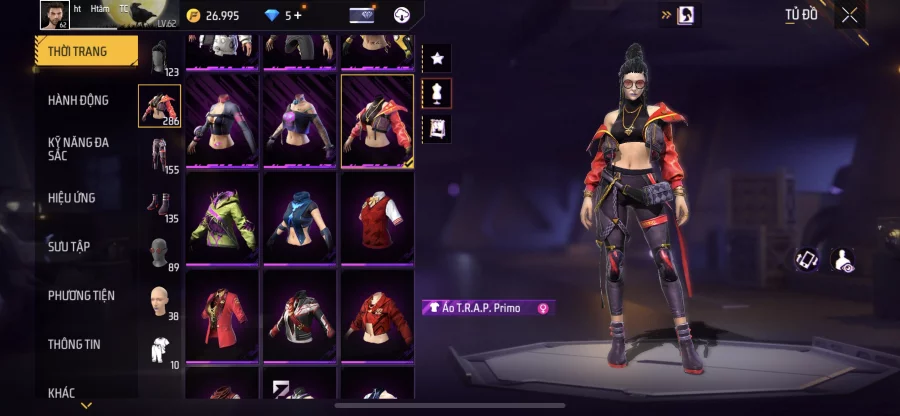This screenshot has width=900, height=416.
Task: Select the selected red-sleeved T.R.A.P. Primo top
Action: coord(377,120)
